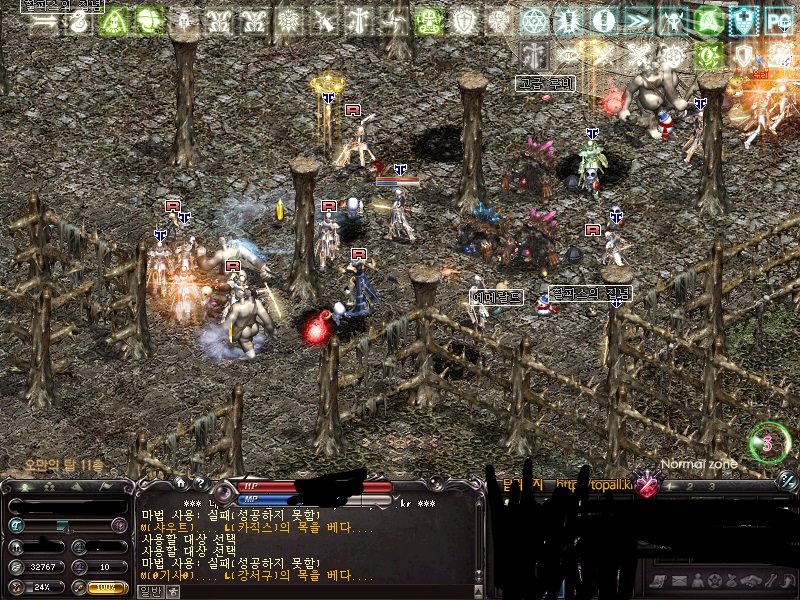
Task: Open the pentagram skills menu icon
Action: pyautogui.click(x=713, y=581)
